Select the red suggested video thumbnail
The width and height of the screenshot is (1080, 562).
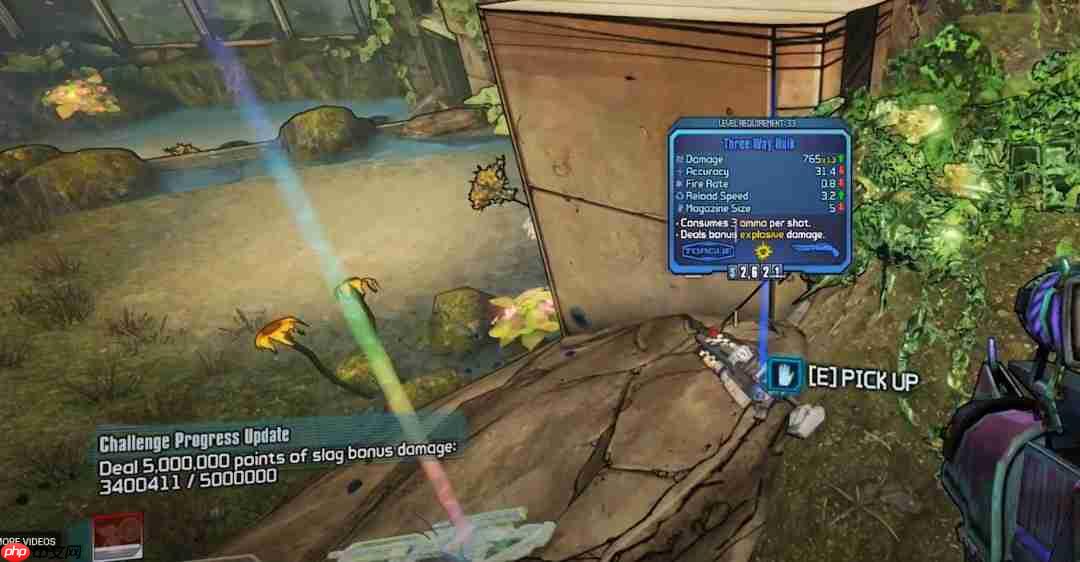coord(117,536)
